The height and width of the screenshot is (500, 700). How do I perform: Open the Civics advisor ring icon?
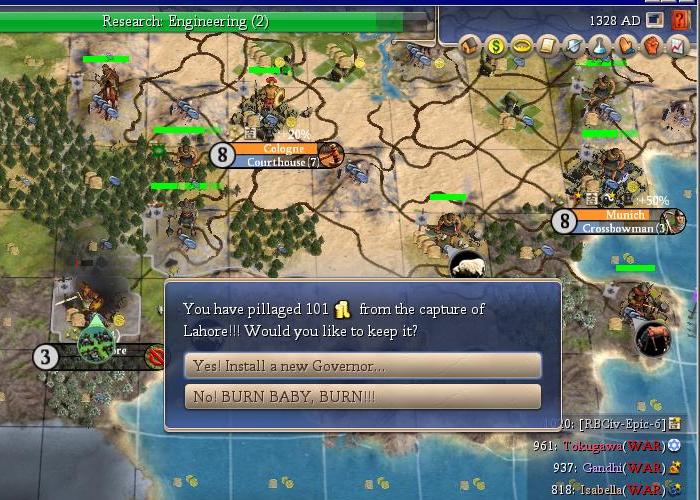coord(522,46)
